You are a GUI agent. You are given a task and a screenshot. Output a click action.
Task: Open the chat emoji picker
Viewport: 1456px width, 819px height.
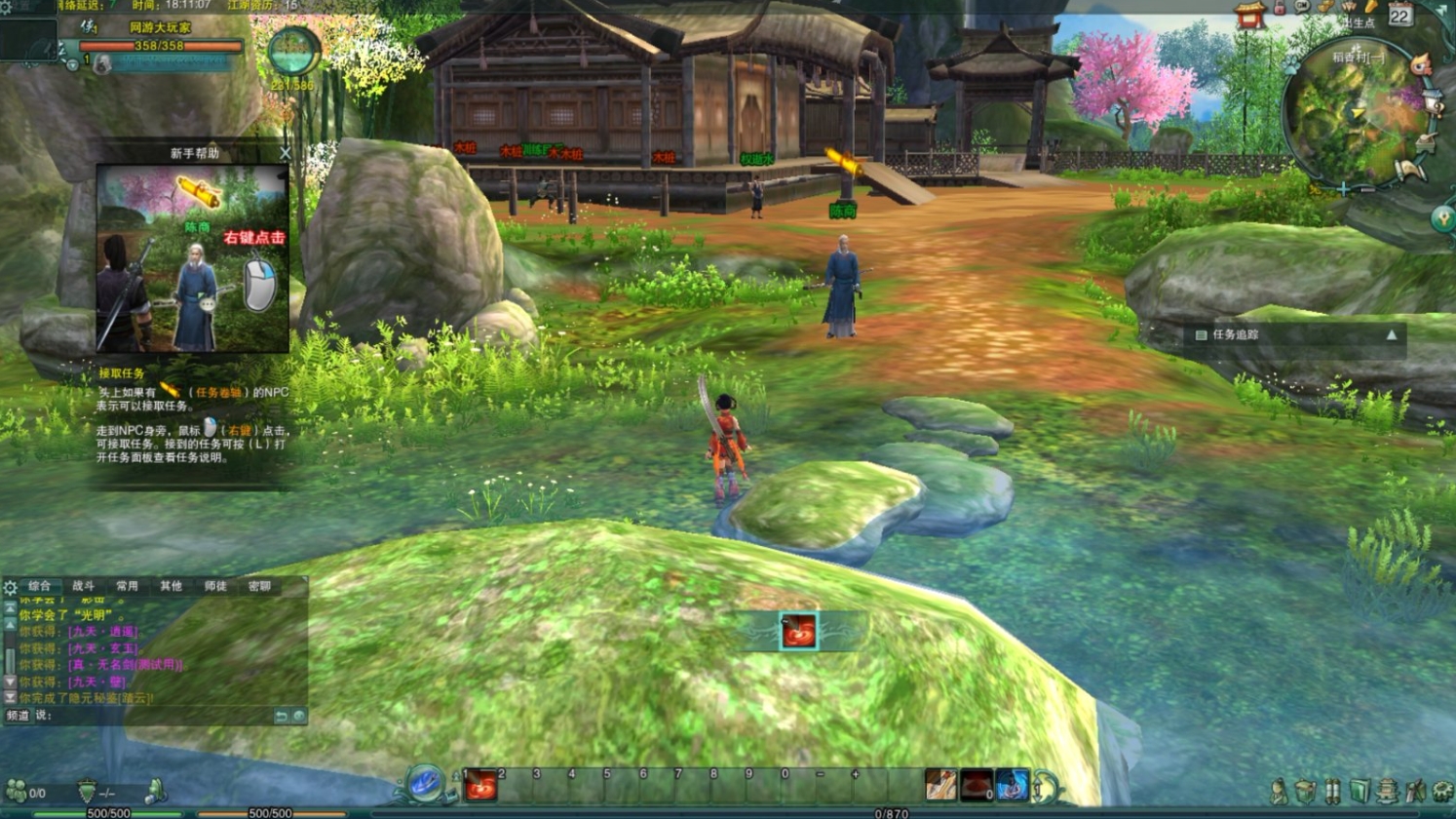299,716
